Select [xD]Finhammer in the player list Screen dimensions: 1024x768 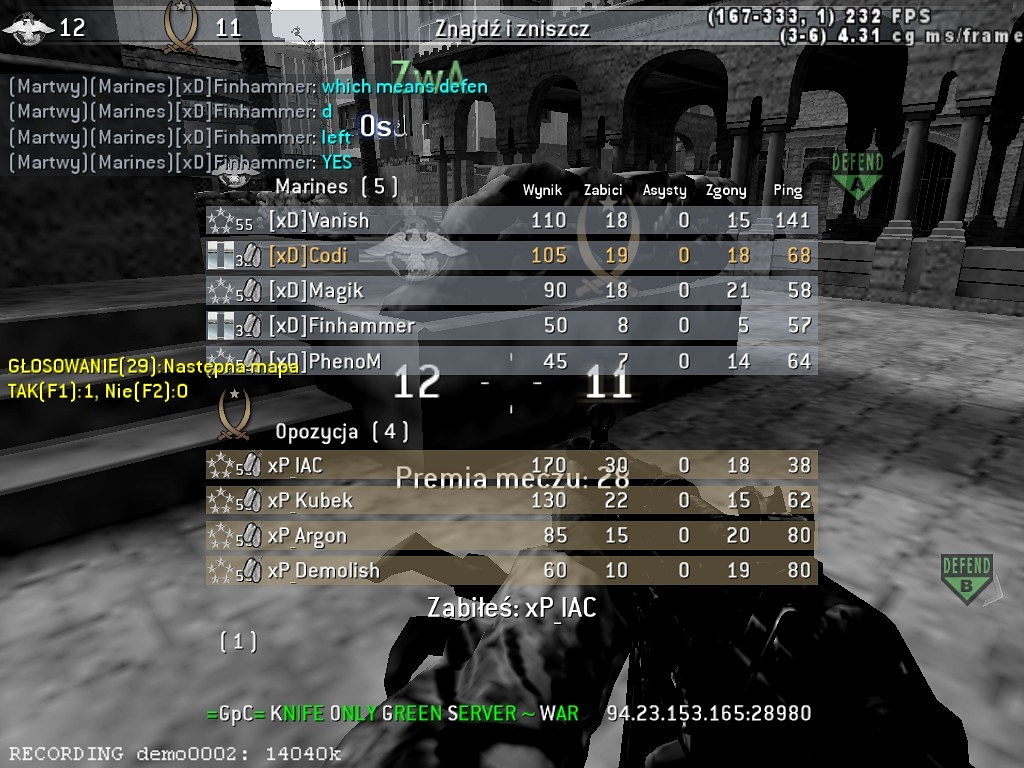[511, 326]
